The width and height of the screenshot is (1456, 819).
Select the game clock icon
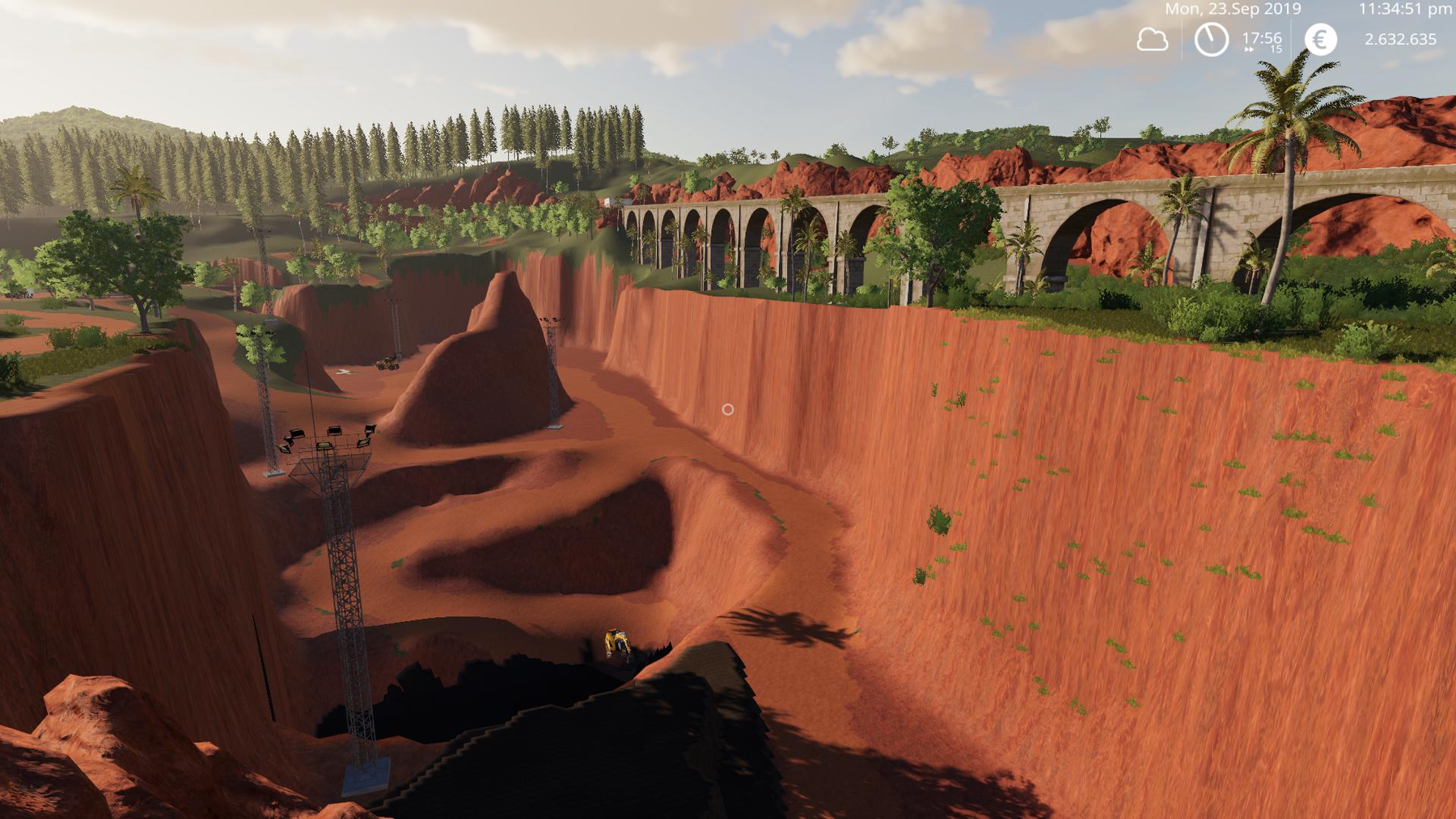(x=1211, y=40)
